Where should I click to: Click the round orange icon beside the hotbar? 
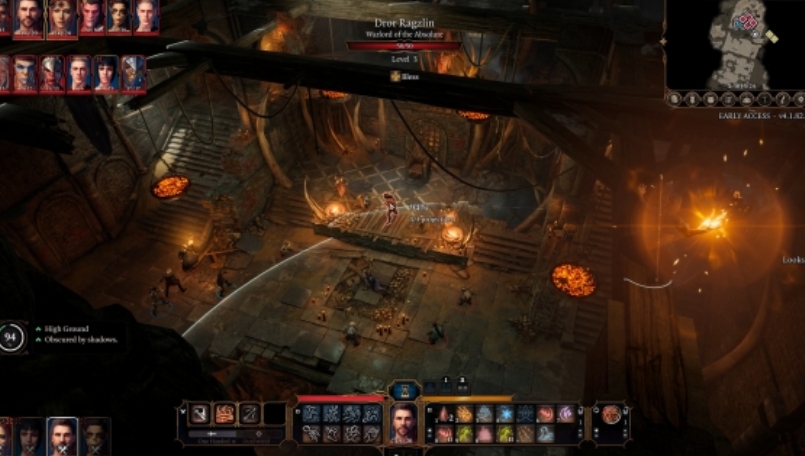click(610, 414)
